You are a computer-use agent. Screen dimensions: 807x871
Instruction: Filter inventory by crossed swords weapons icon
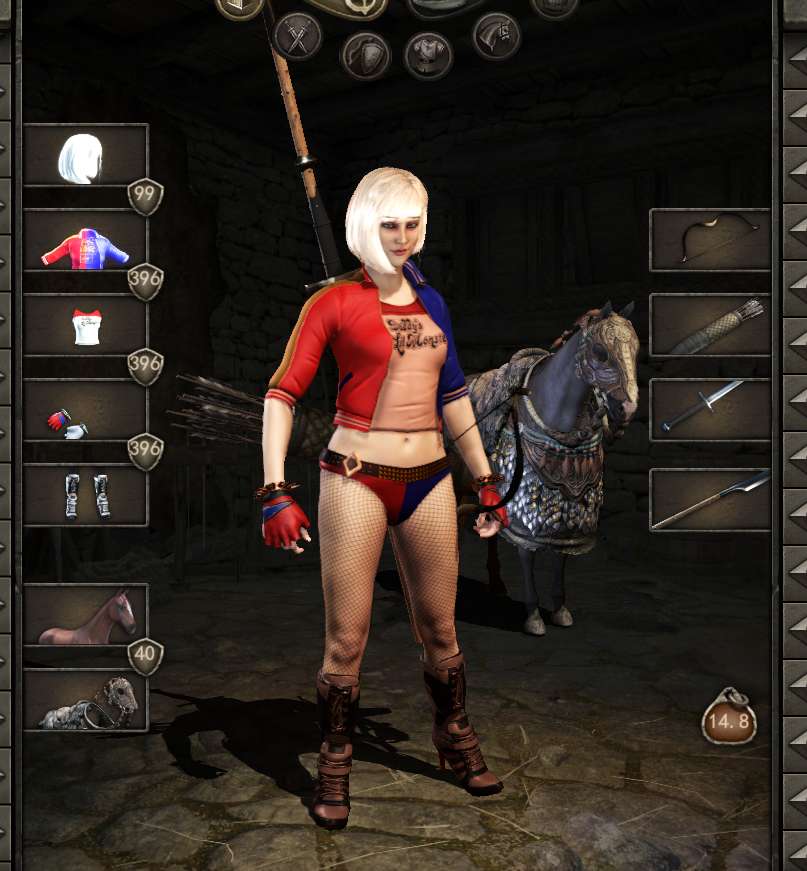(297, 36)
